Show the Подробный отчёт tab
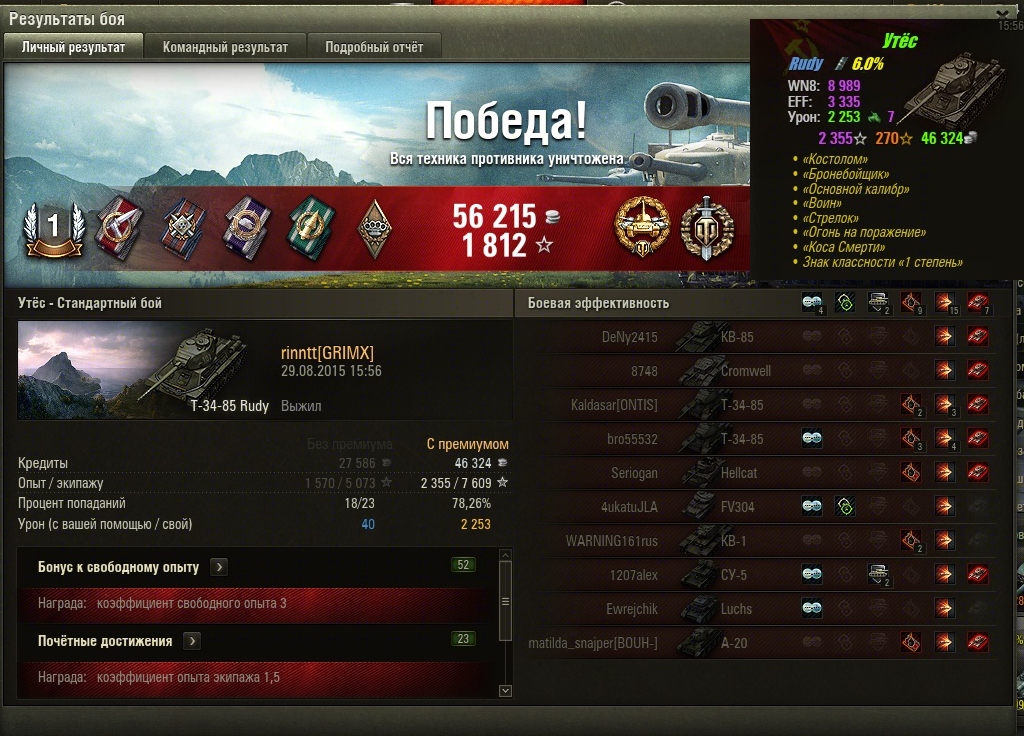This screenshot has height=736, width=1024. coord(374,47)
